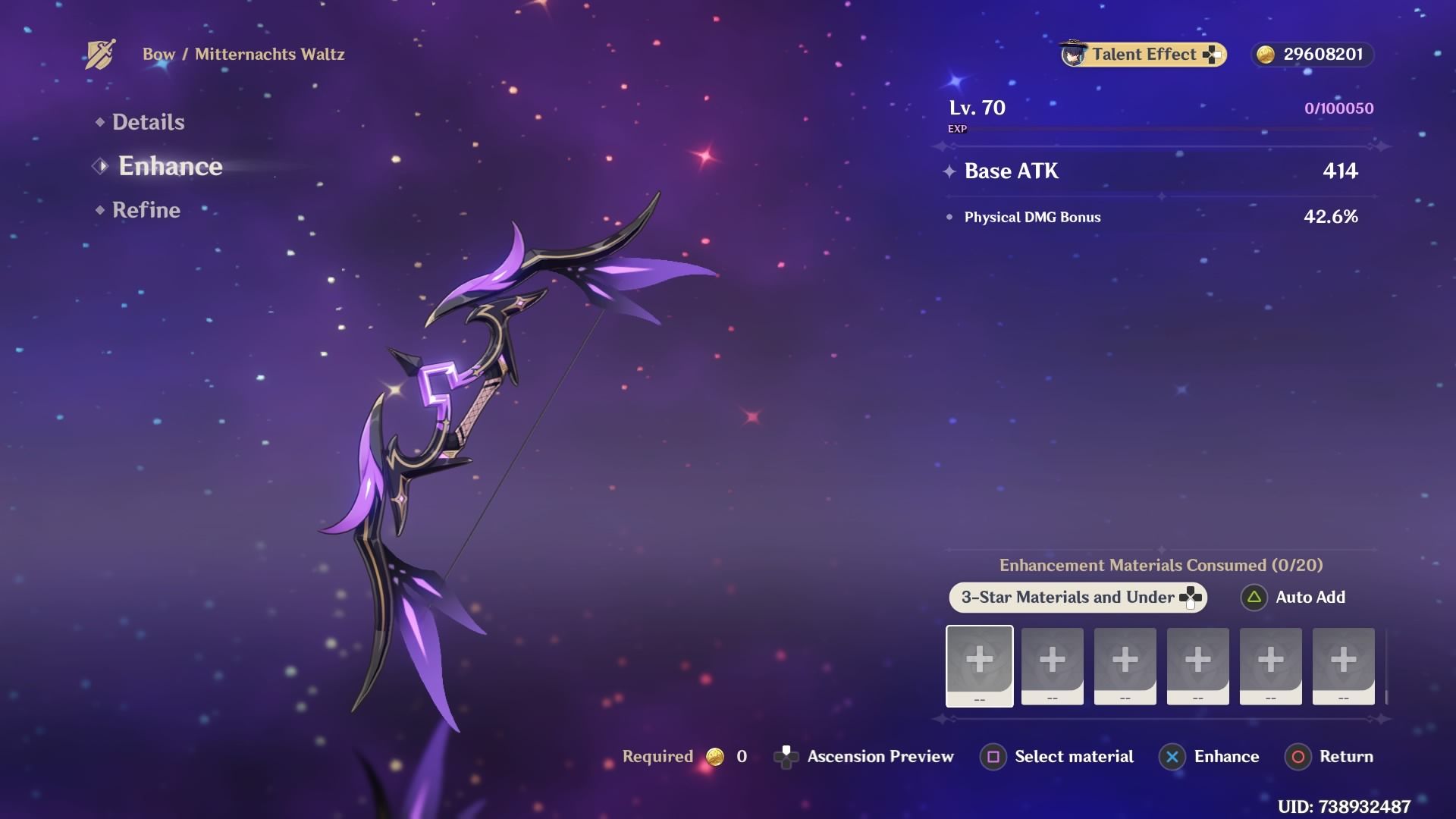Toggle the 3-Star Materials and Under filter
Screen dimensions: 1456x819
[x=1077, y=598]
